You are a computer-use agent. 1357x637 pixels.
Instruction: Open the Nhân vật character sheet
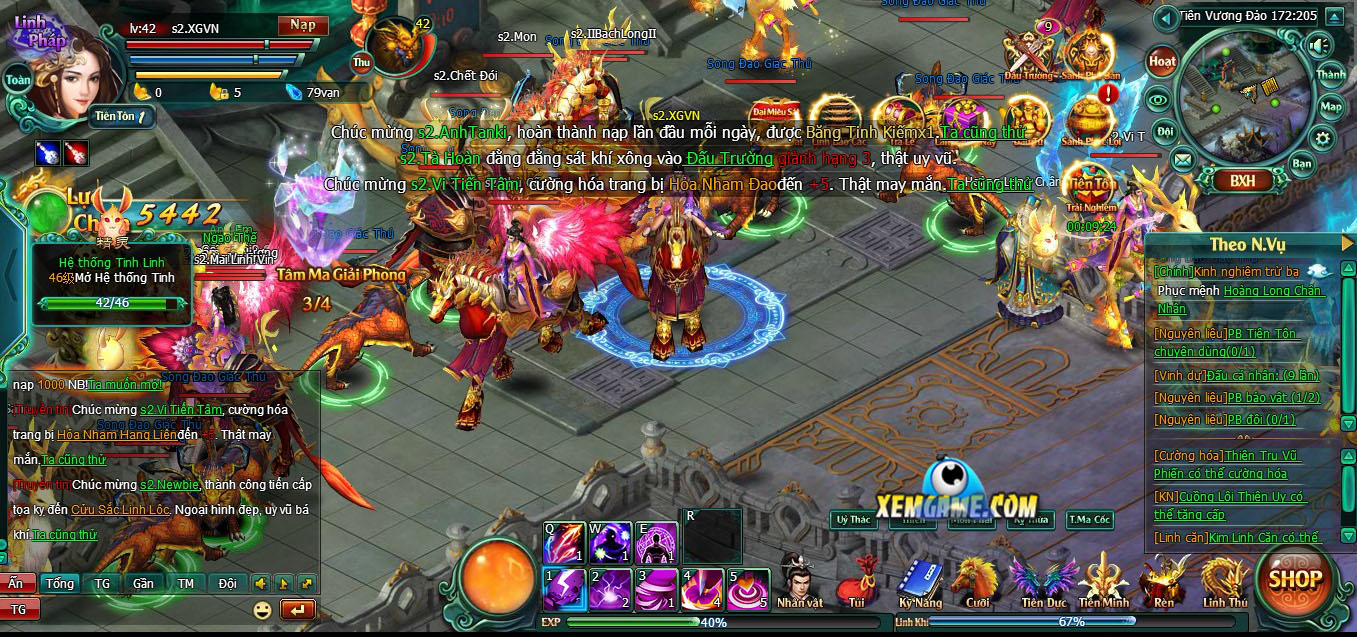[798, 580]
